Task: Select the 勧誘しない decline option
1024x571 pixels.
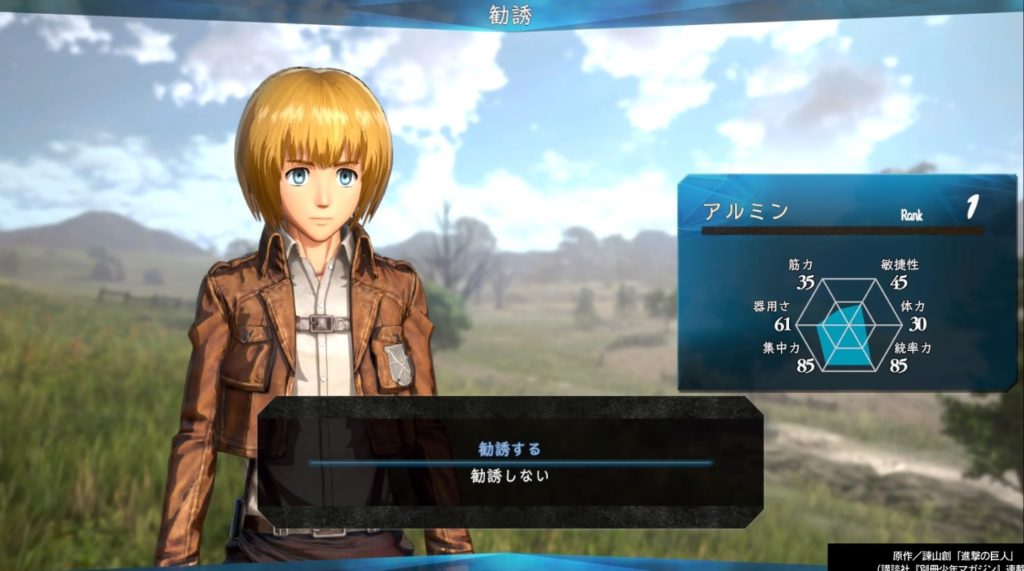Action: tap(510, 477)
